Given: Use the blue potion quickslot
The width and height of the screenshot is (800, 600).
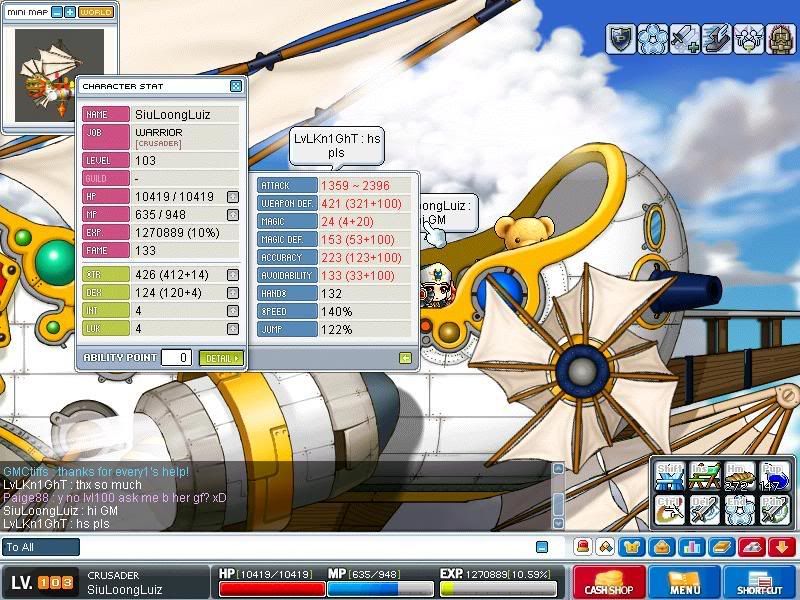Looking at the screenshot, I should pos(774,478).
